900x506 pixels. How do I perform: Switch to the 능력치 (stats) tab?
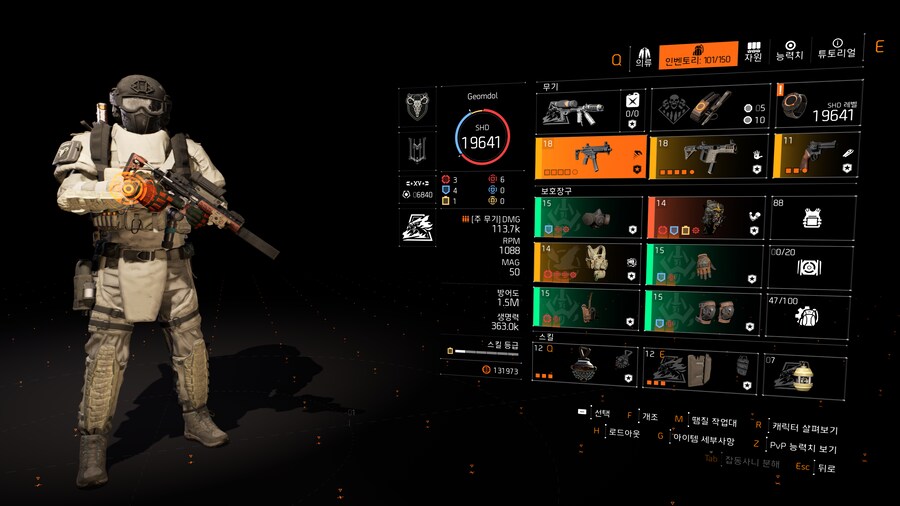click(x=790, y=51)
